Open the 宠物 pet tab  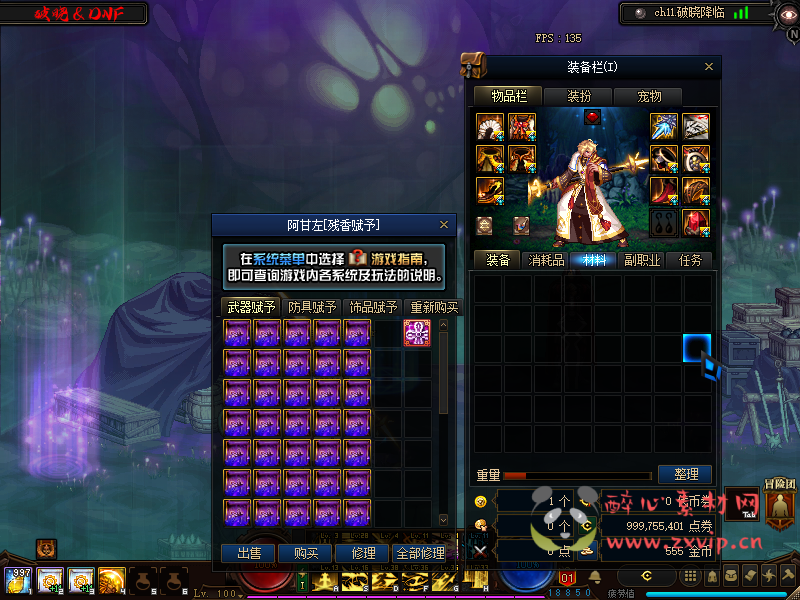pyautogui.click(x=649, y=96)
